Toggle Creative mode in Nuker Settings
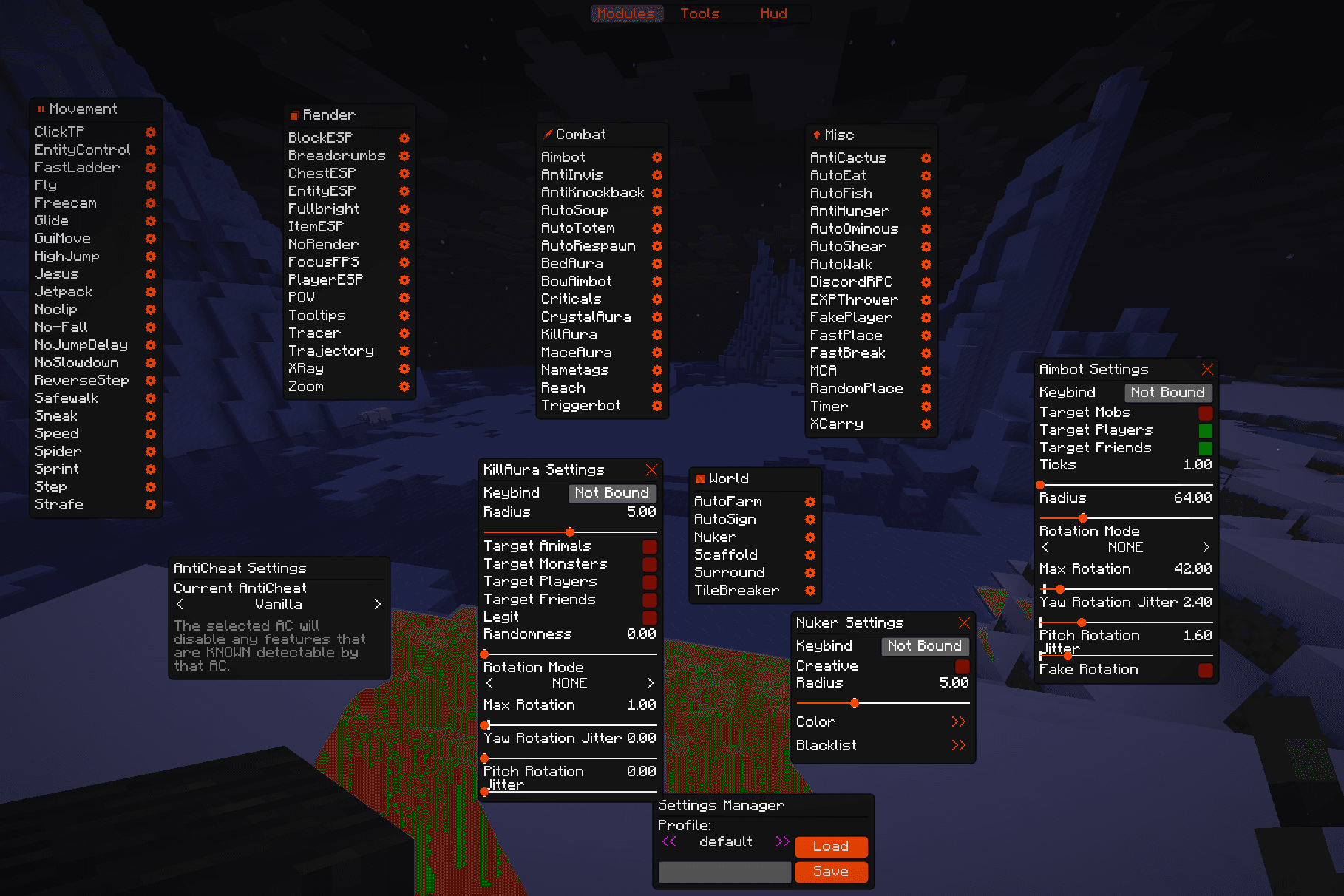The height and width of the screenshot is (896, 1344). 962,666
